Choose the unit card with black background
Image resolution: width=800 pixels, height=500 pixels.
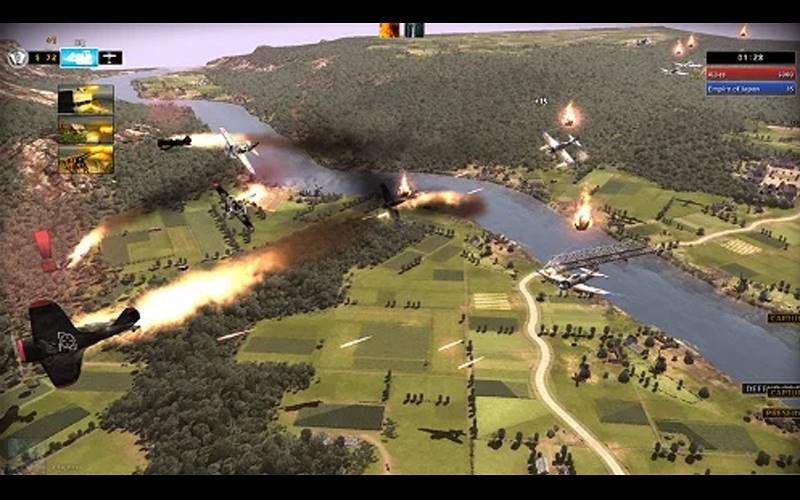click(x=85, y=99)
